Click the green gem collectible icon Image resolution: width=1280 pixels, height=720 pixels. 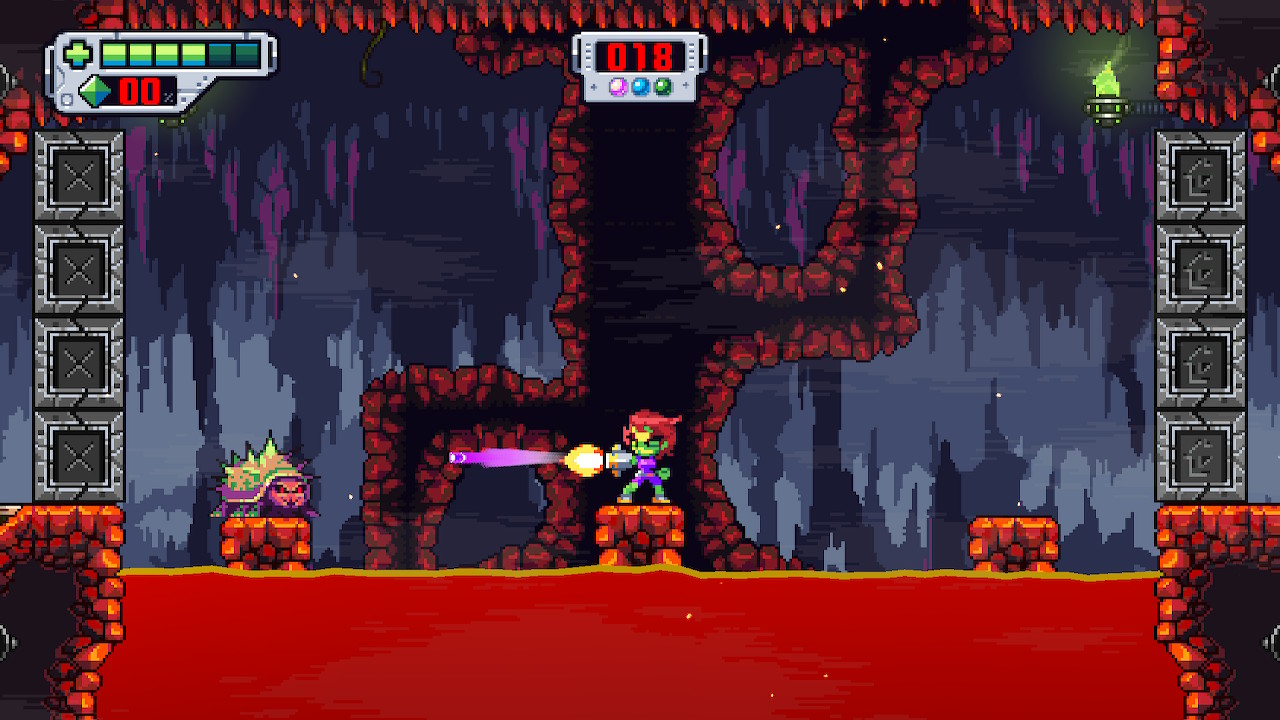point(97,92)
